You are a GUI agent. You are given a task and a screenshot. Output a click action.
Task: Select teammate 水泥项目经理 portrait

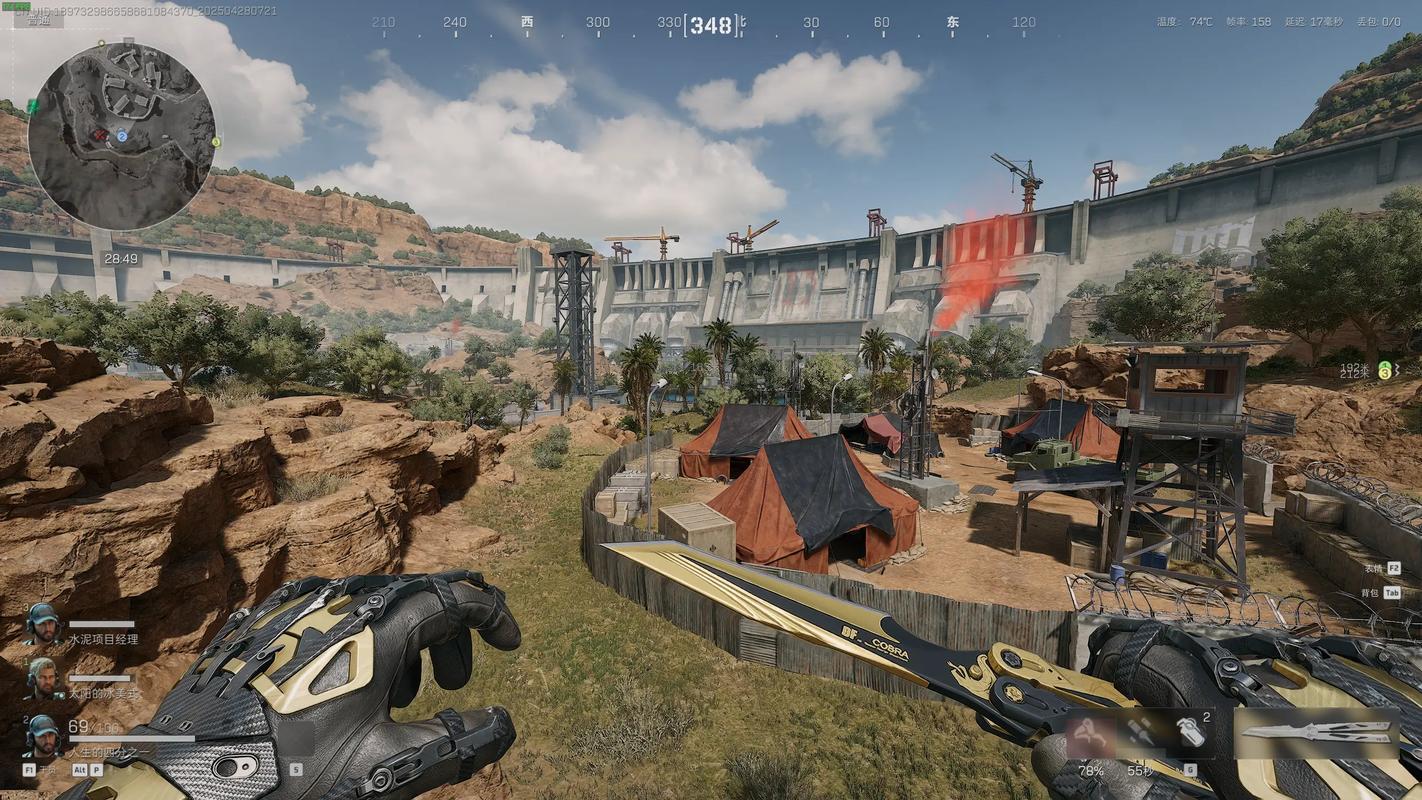click(42, 625)
